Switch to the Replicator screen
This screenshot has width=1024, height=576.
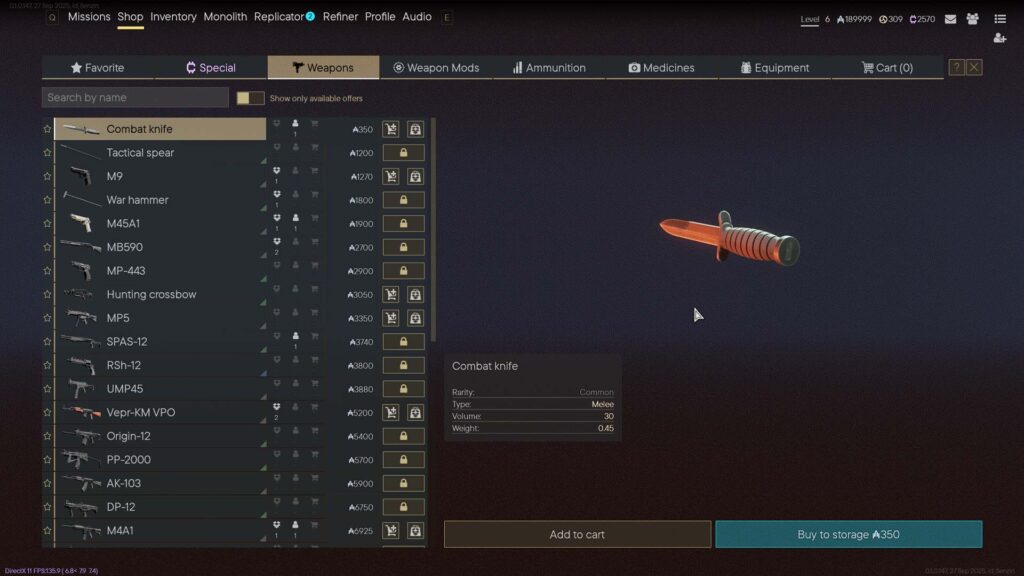(x=279, y=17)
